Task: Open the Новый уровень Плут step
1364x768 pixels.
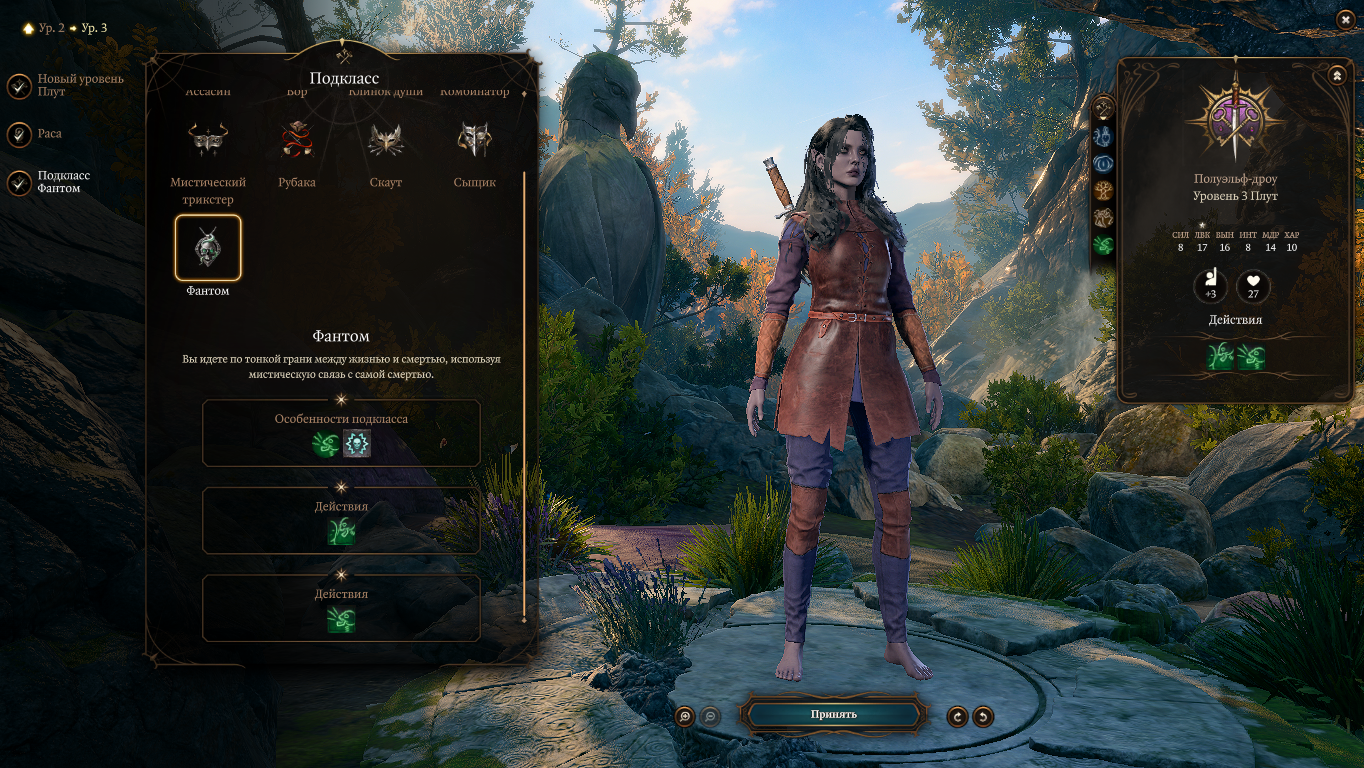Action: pyautogui.click(x=19, y=86)
